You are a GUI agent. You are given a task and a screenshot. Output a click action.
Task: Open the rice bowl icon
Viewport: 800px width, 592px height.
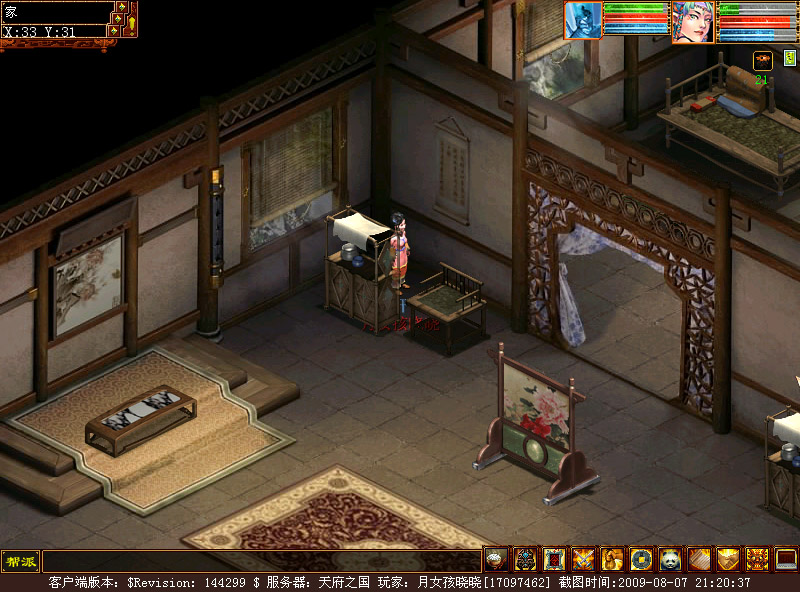click(x=496, y=559)
